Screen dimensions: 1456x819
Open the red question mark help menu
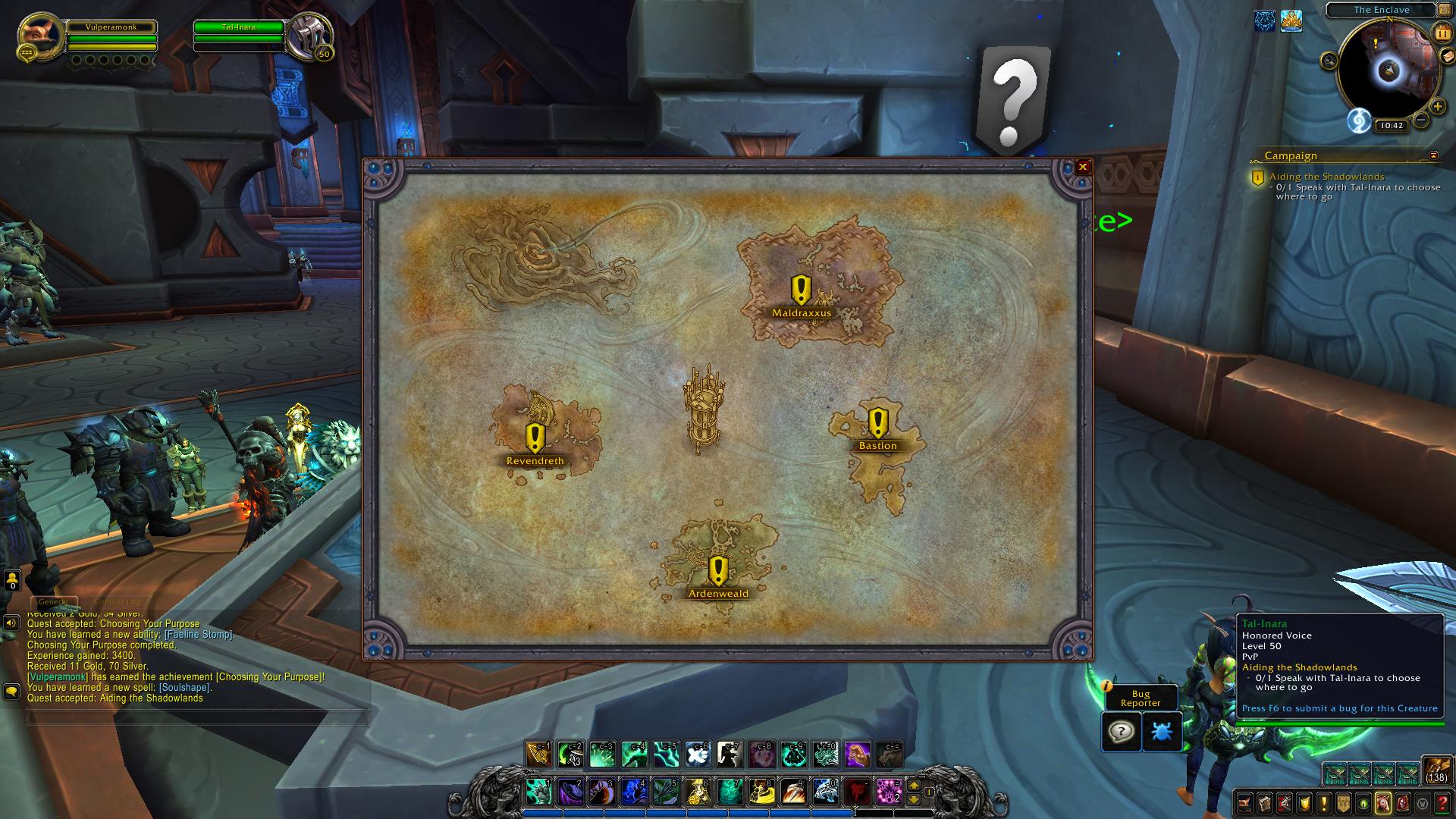point(1442,802)
